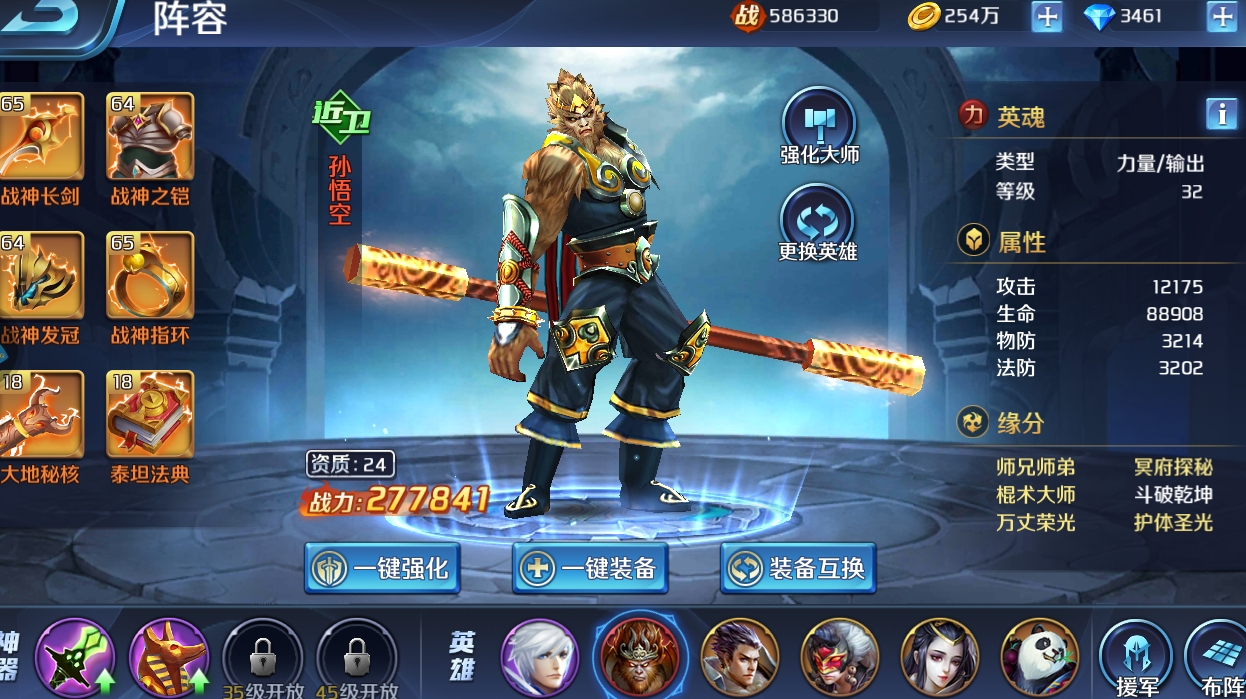This screenshot has height=699, width=1246.
Task: Open the 援军 reinforcements menu
Action: pyautogui.click(x=1135, y=657)
